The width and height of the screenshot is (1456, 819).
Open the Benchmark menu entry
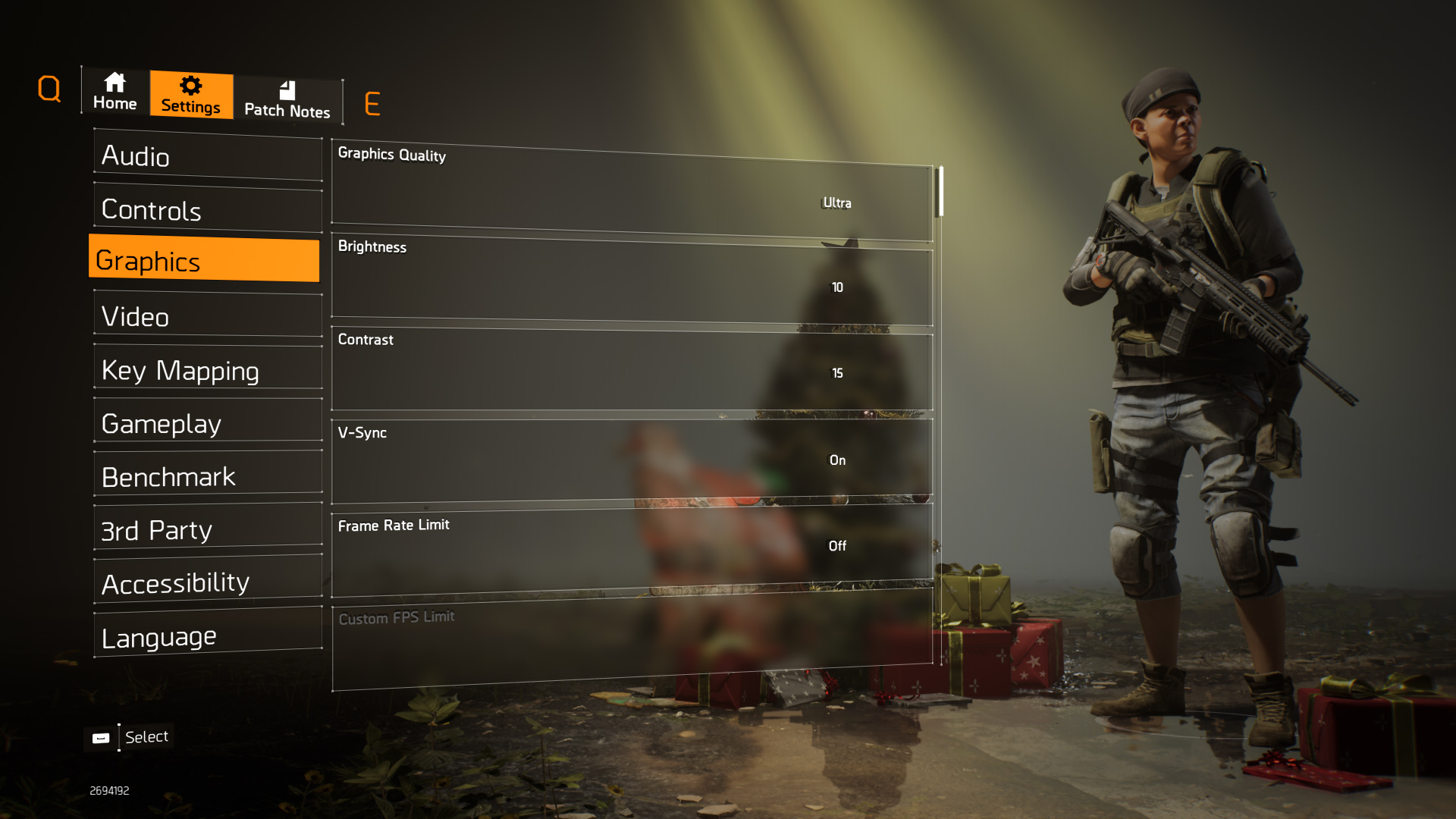coord(208,475)
